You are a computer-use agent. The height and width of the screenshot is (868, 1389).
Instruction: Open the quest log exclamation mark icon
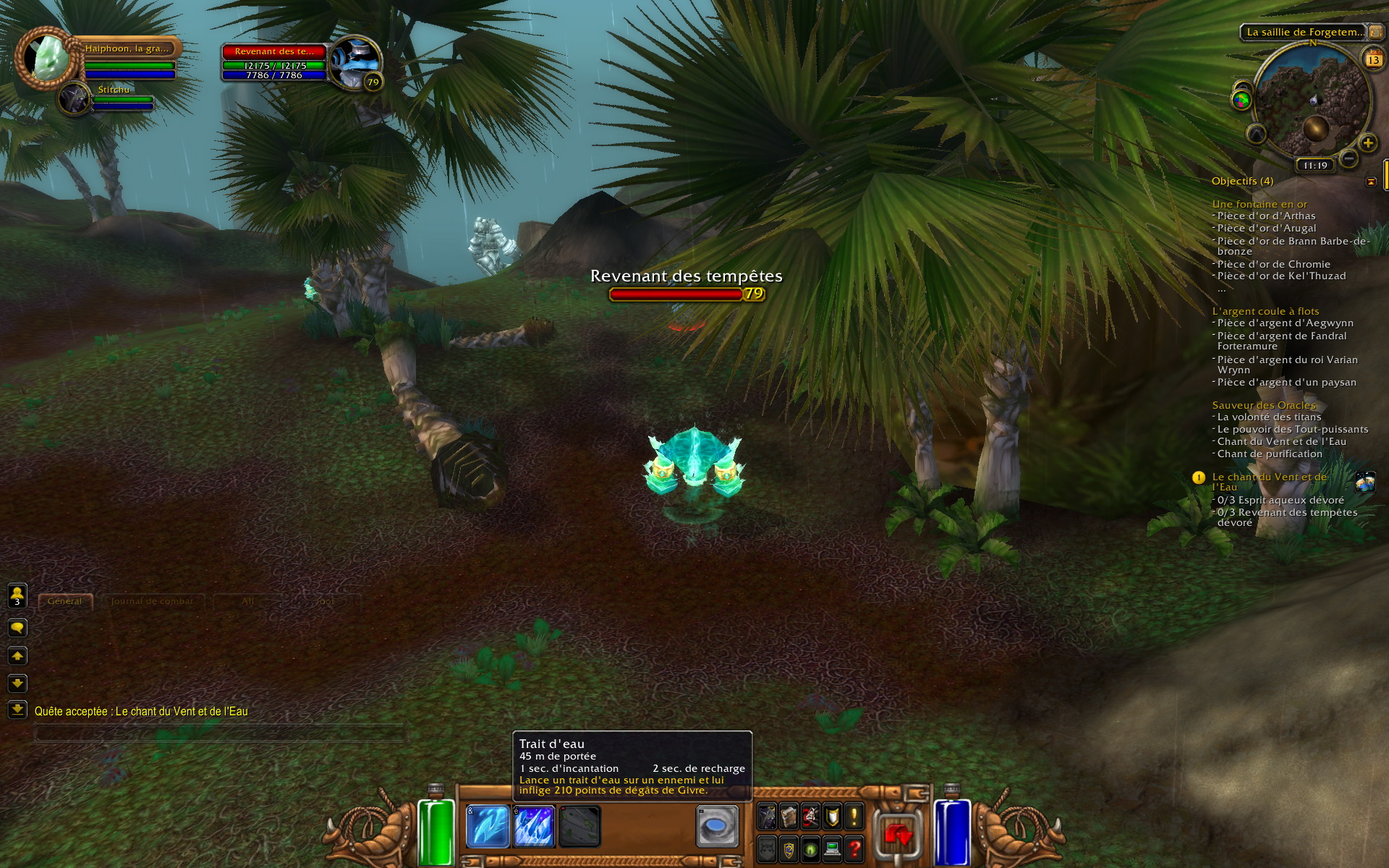click(x=854, y=817)
